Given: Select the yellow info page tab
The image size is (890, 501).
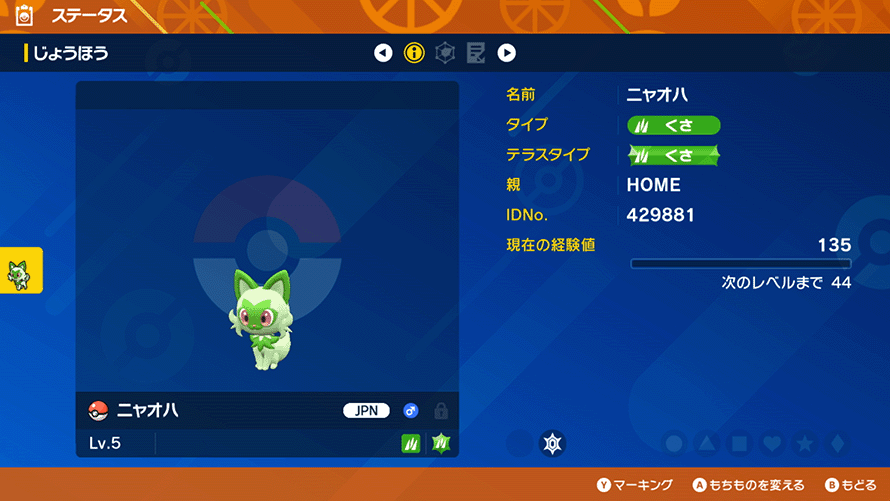Looking at the screenshot, I should [x=414, y=53].
